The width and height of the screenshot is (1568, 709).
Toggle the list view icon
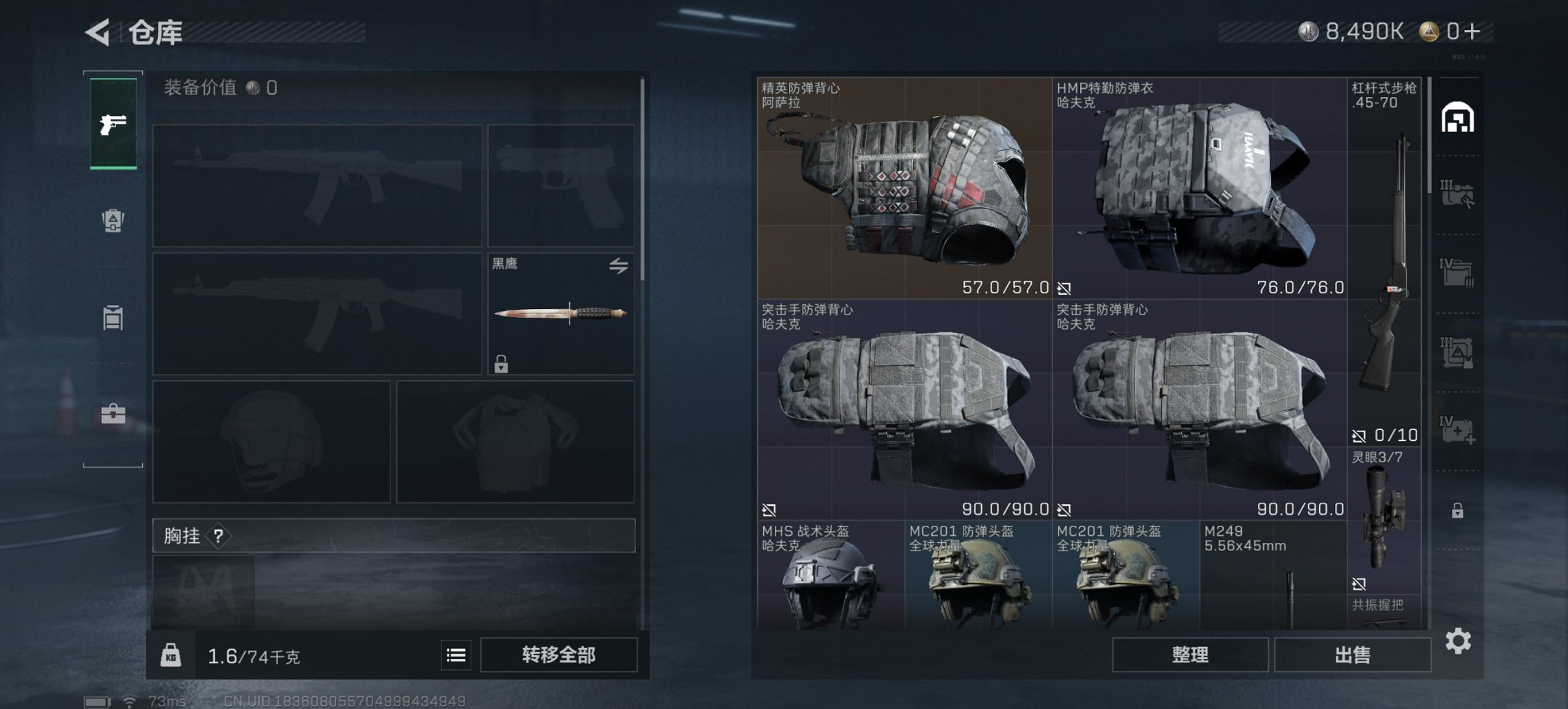pos(456,656)
